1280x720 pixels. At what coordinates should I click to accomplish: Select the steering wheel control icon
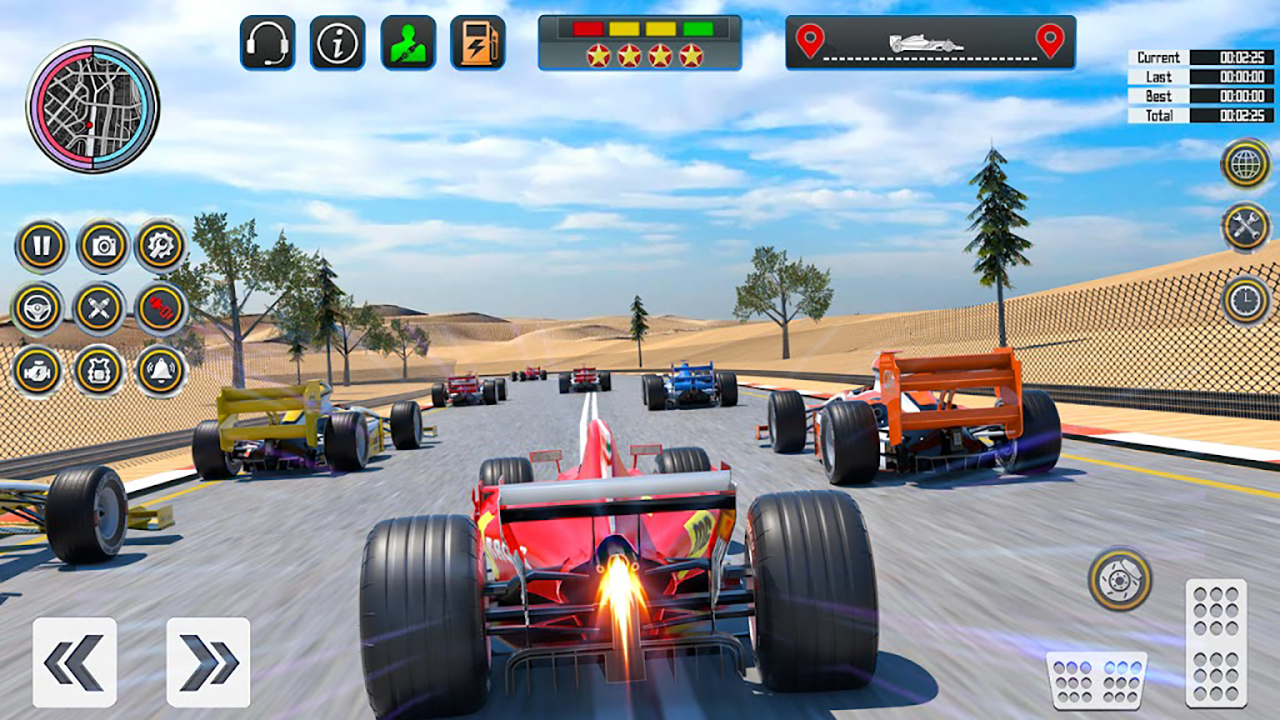(x=37, y=308)
